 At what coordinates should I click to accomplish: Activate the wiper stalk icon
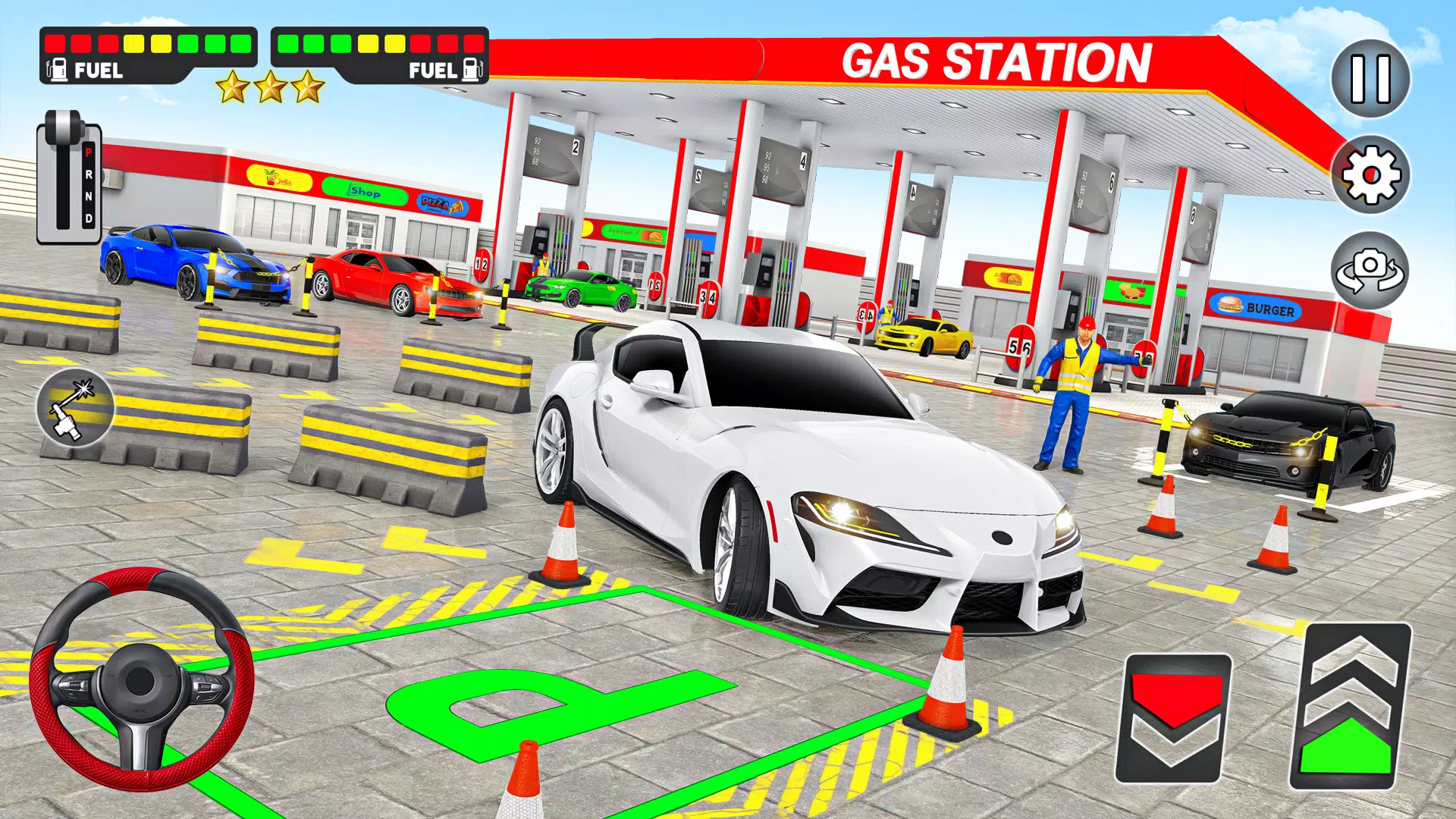coord(75,408)
